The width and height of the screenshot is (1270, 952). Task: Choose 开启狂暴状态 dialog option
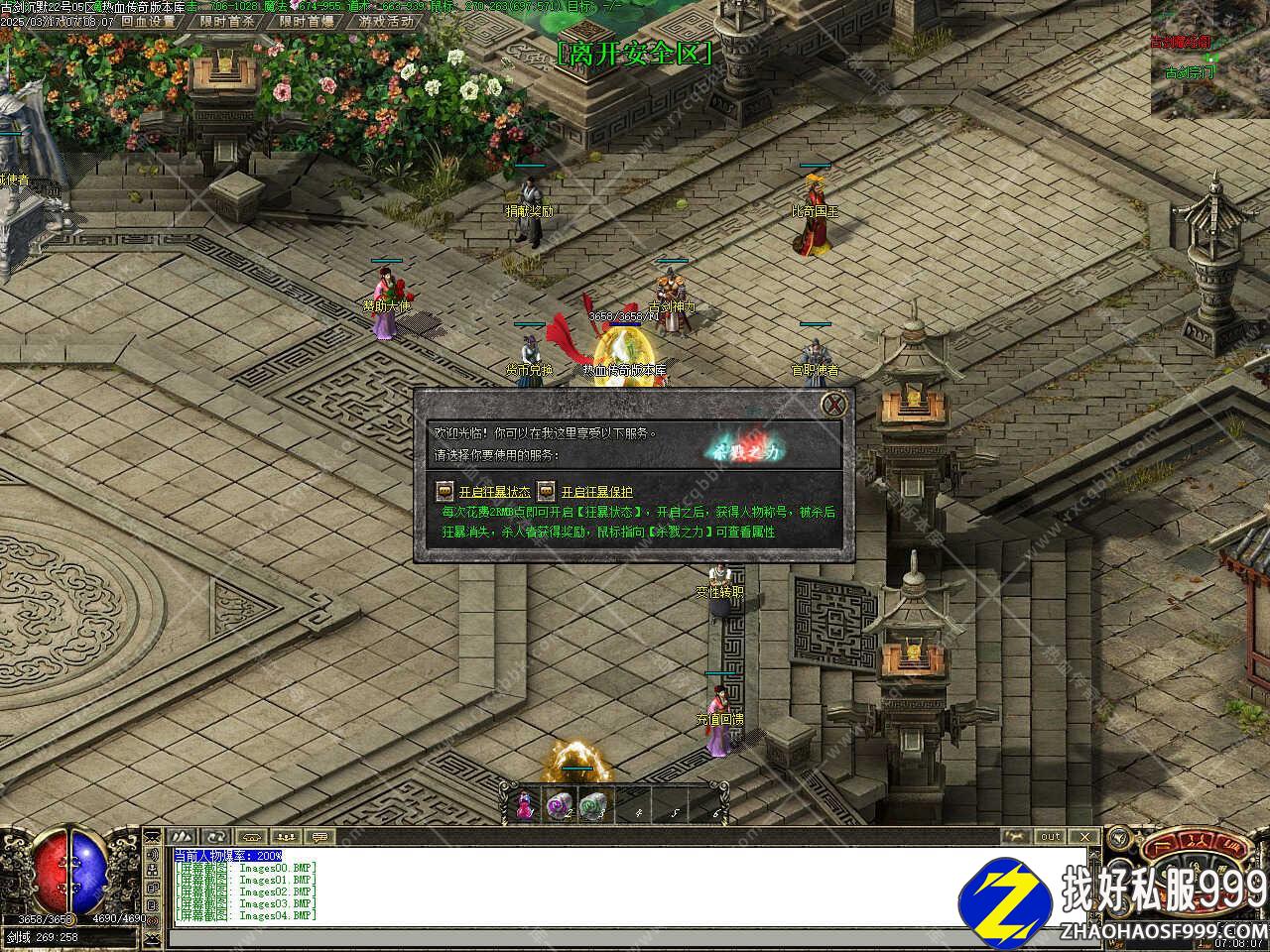[x=494, y=492]
